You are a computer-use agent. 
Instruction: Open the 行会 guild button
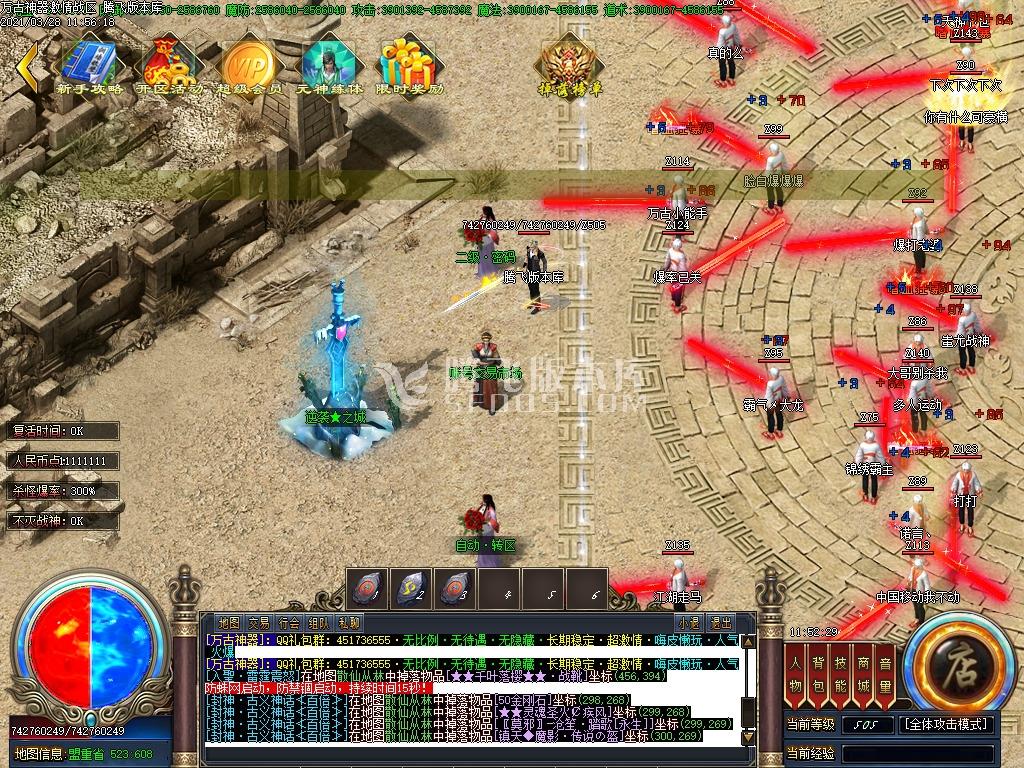[289, 622]
